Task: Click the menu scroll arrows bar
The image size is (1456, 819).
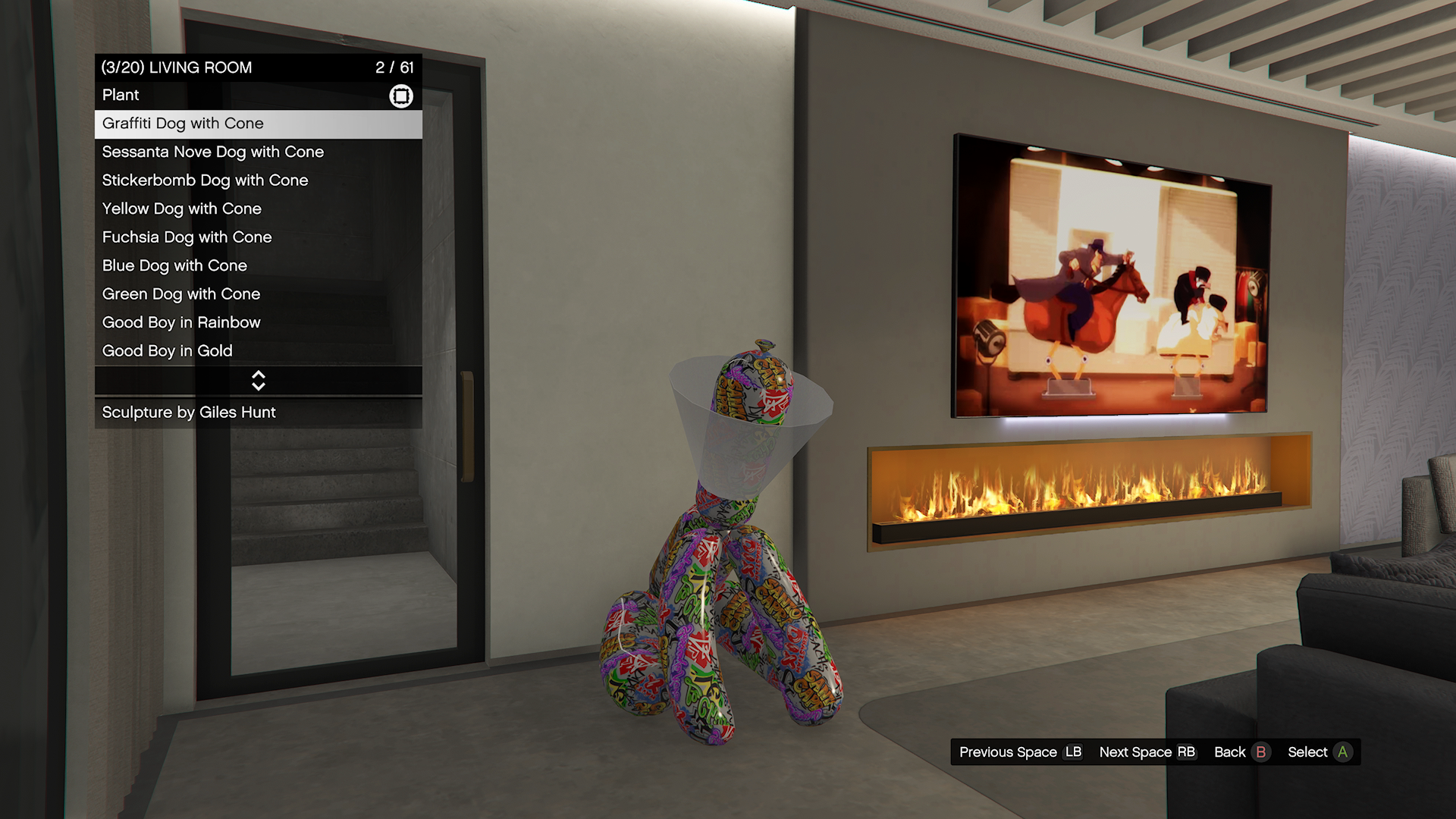Action: pos(258,381)
